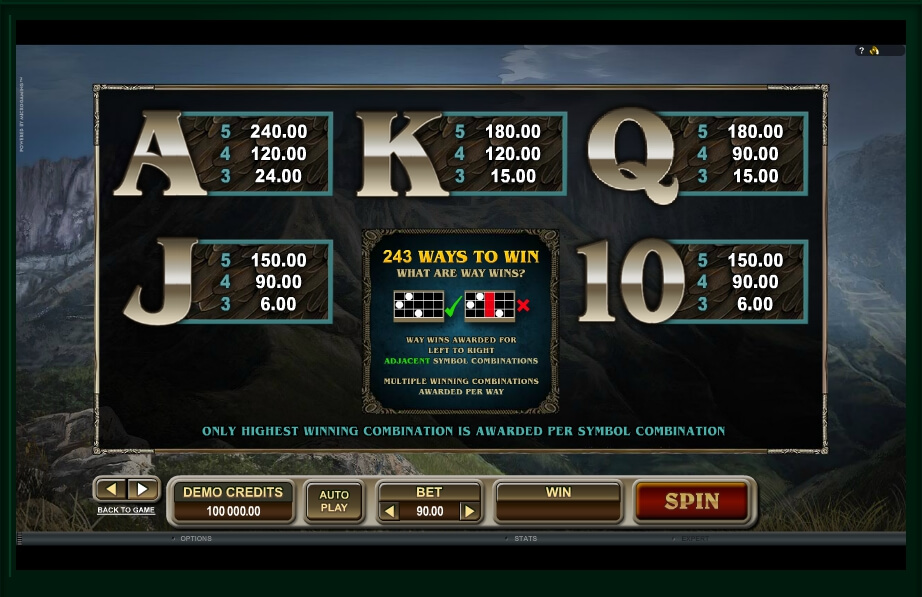
Task: Go to the previous paytable page
Action: [x=112, y=489]
